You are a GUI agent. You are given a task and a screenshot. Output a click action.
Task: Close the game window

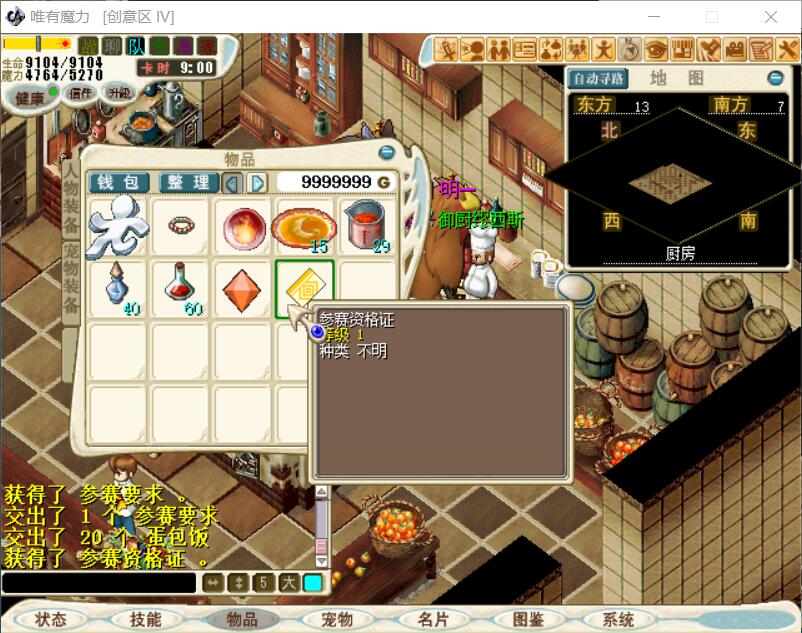pyautogui.click(x=771, y=17)
